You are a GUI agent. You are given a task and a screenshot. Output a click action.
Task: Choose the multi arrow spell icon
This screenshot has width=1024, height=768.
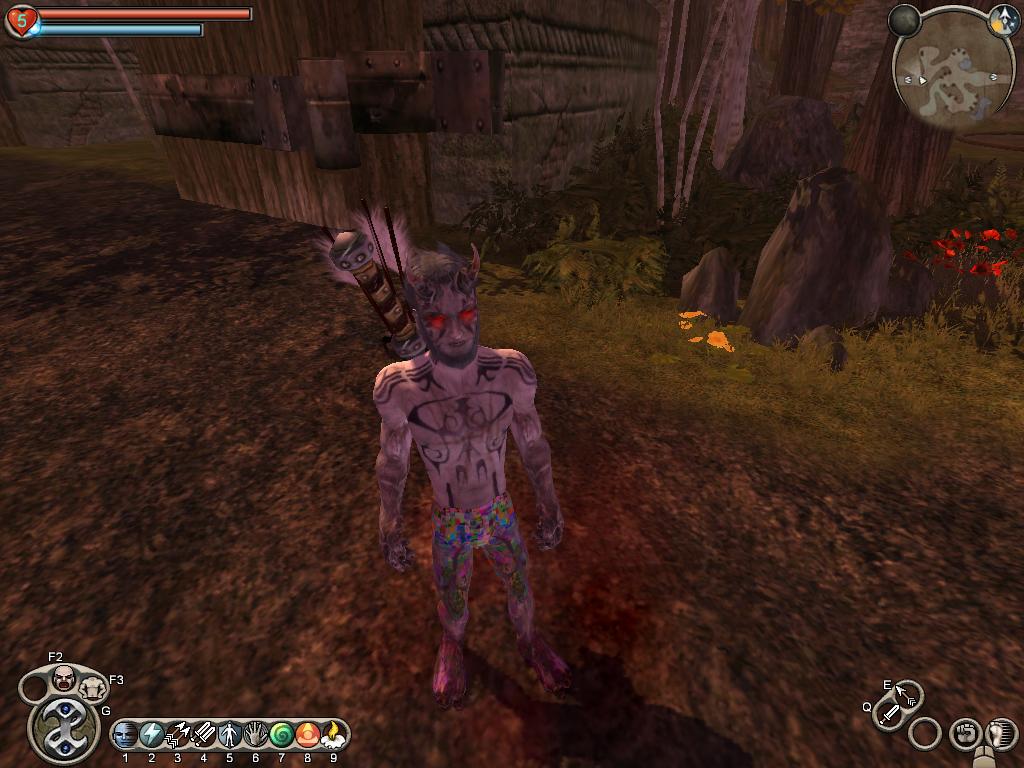point(178,736)
